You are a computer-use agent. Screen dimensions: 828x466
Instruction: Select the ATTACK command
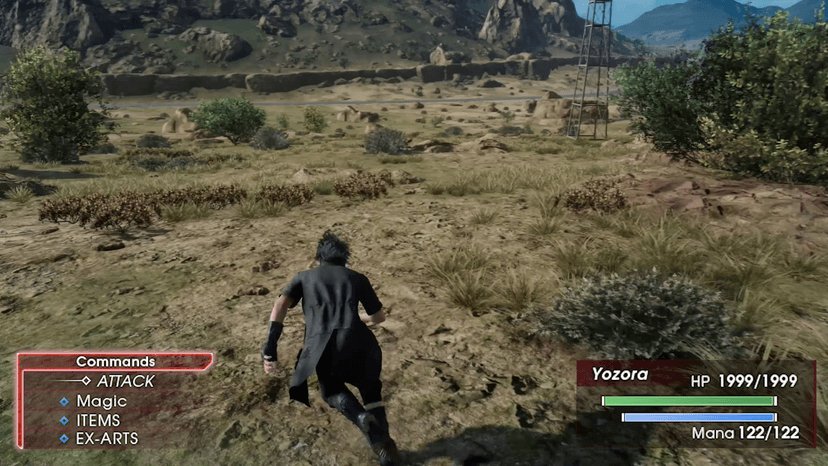(125, 381)
